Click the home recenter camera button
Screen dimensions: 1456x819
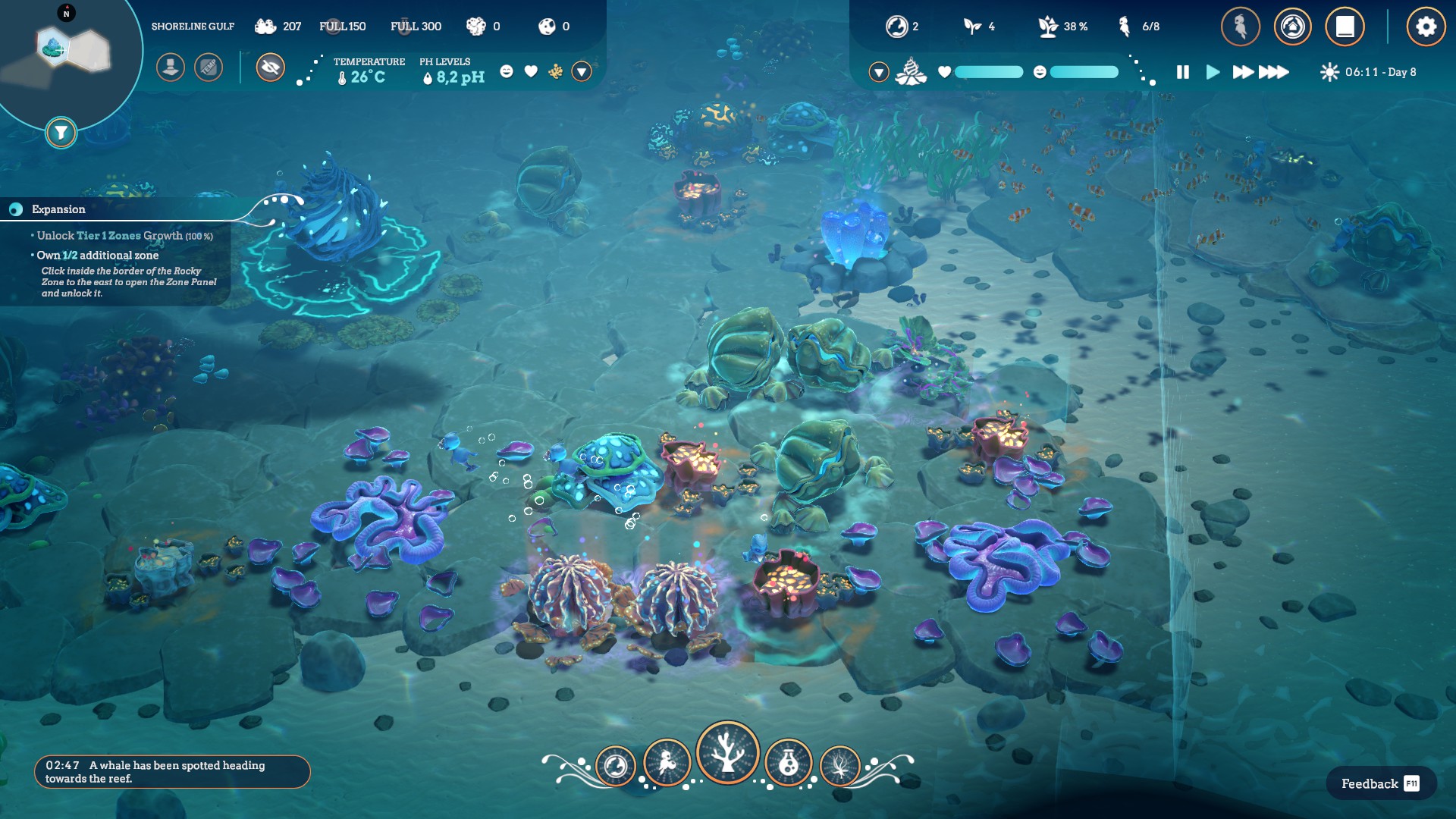[1293, 27]
